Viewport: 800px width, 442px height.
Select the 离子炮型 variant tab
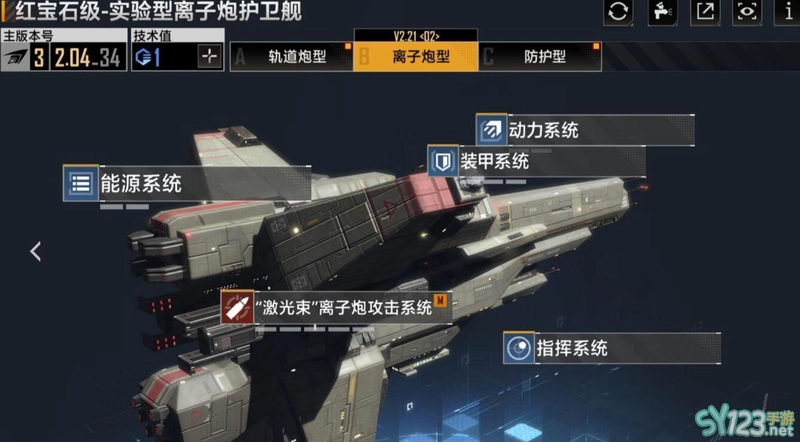[x=416, y=57]
